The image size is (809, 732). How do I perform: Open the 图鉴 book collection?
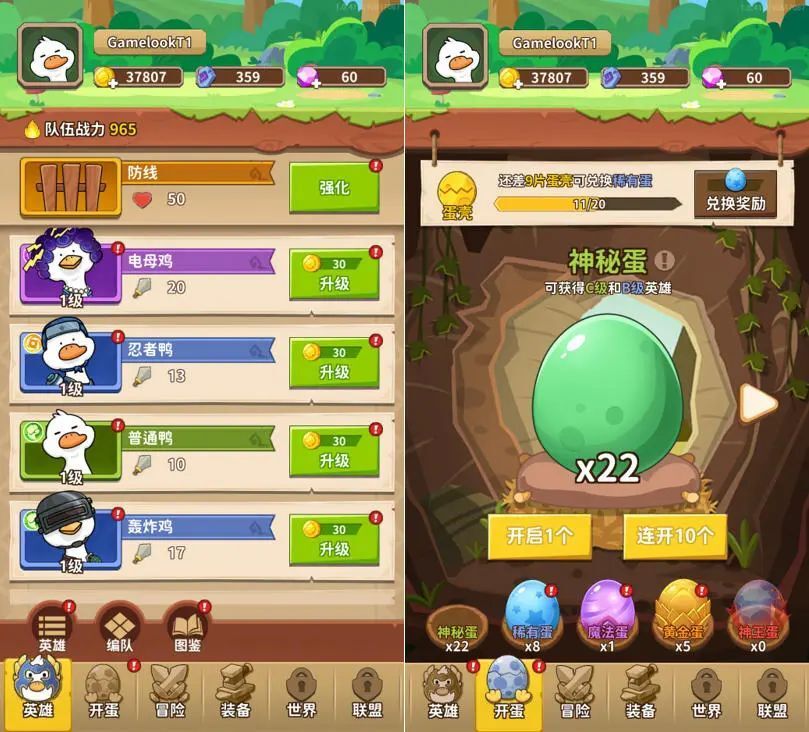(187, 630)
